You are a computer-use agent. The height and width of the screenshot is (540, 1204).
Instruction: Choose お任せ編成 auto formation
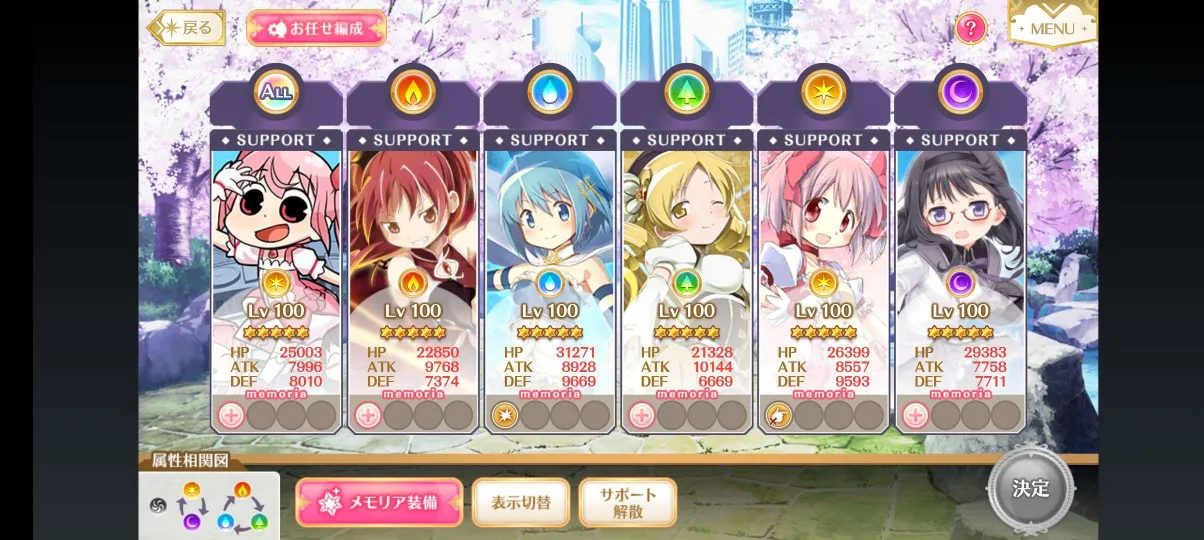[316, 28]
